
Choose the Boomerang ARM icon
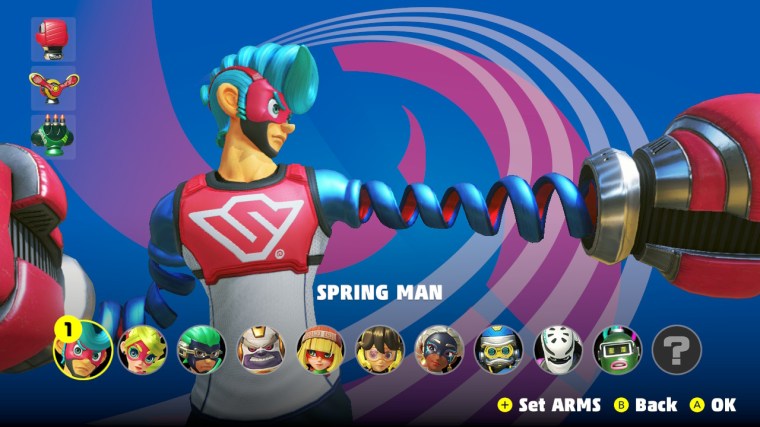(53, 87)
